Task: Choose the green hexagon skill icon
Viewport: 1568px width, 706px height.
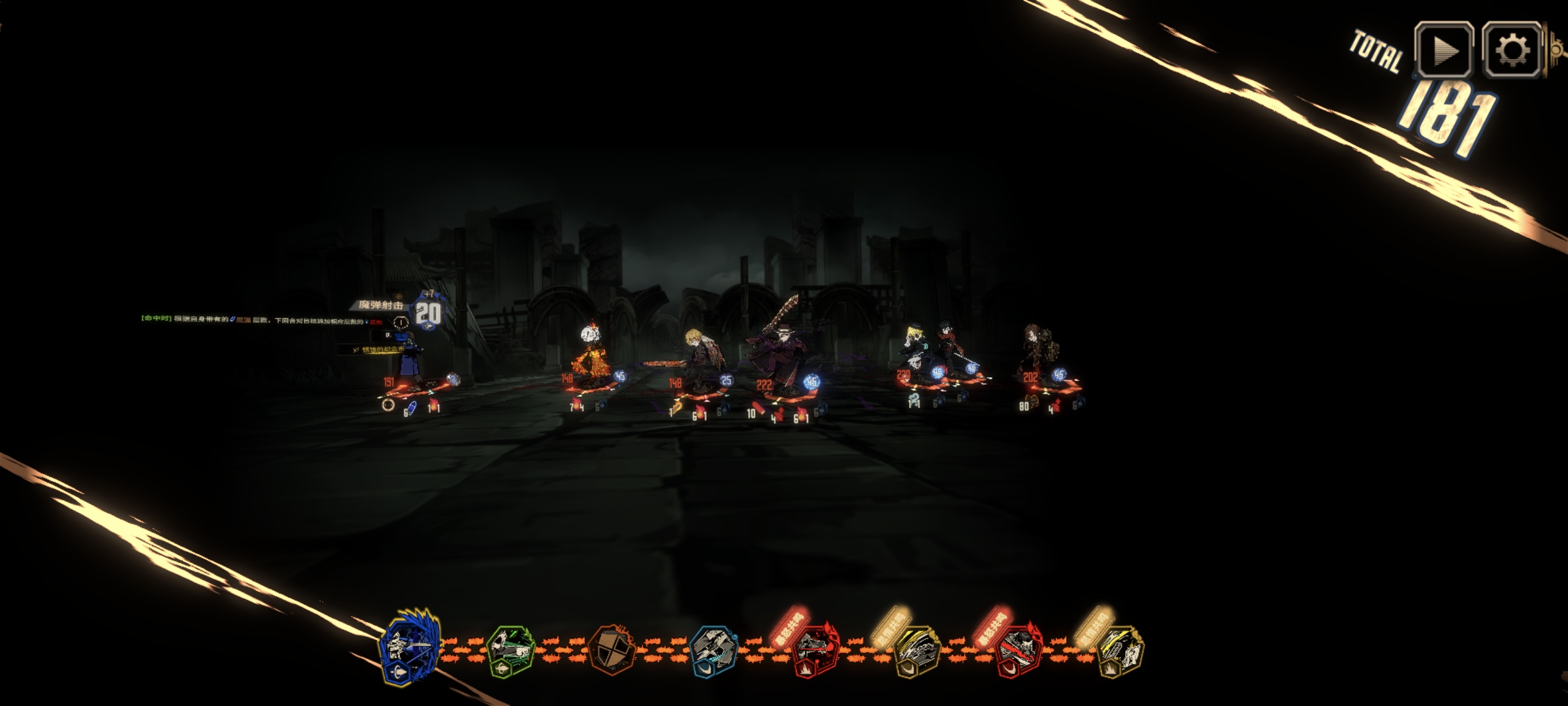Action: (x=511, y=649)
